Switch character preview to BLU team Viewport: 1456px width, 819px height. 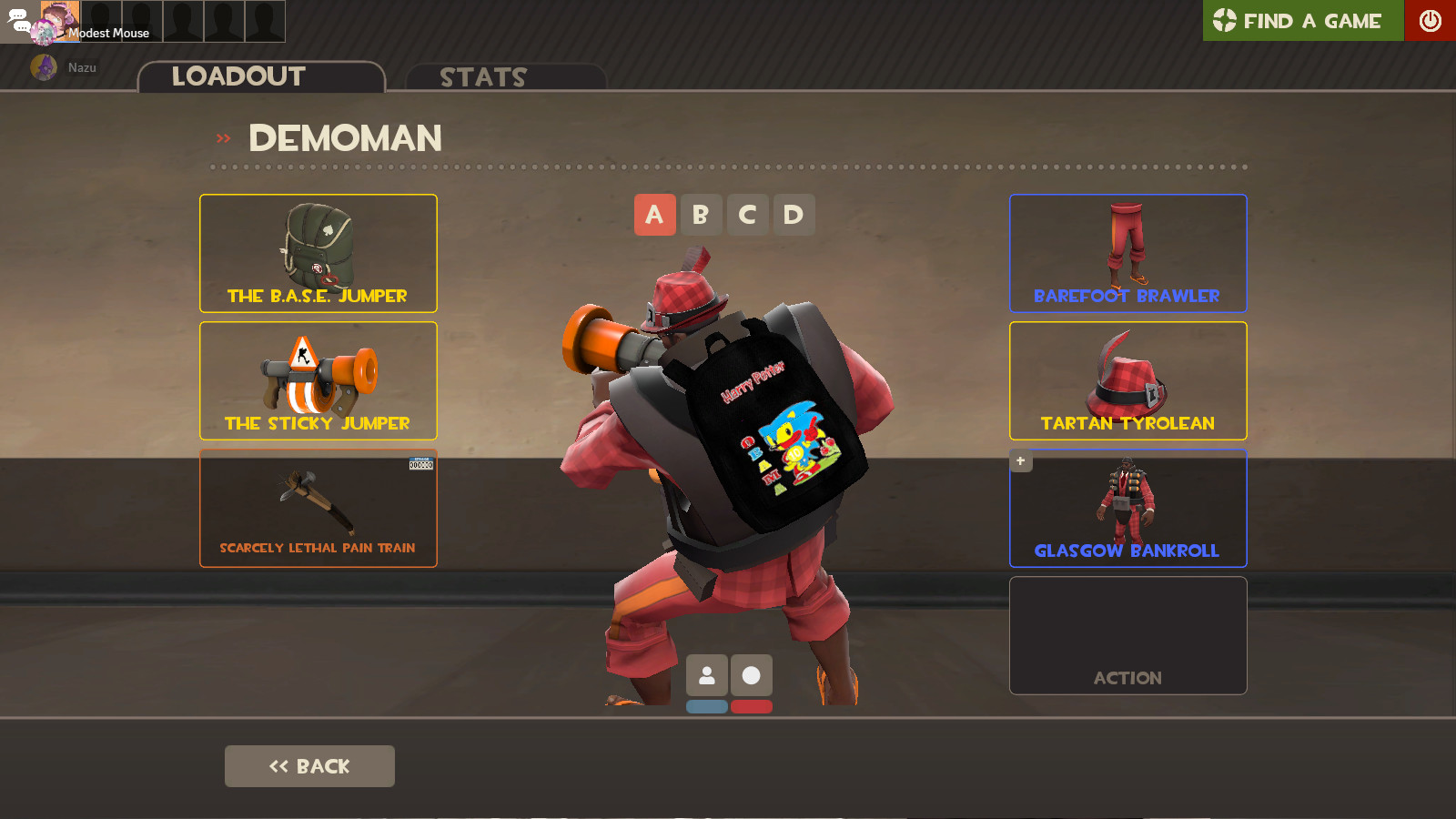point(707,706)
